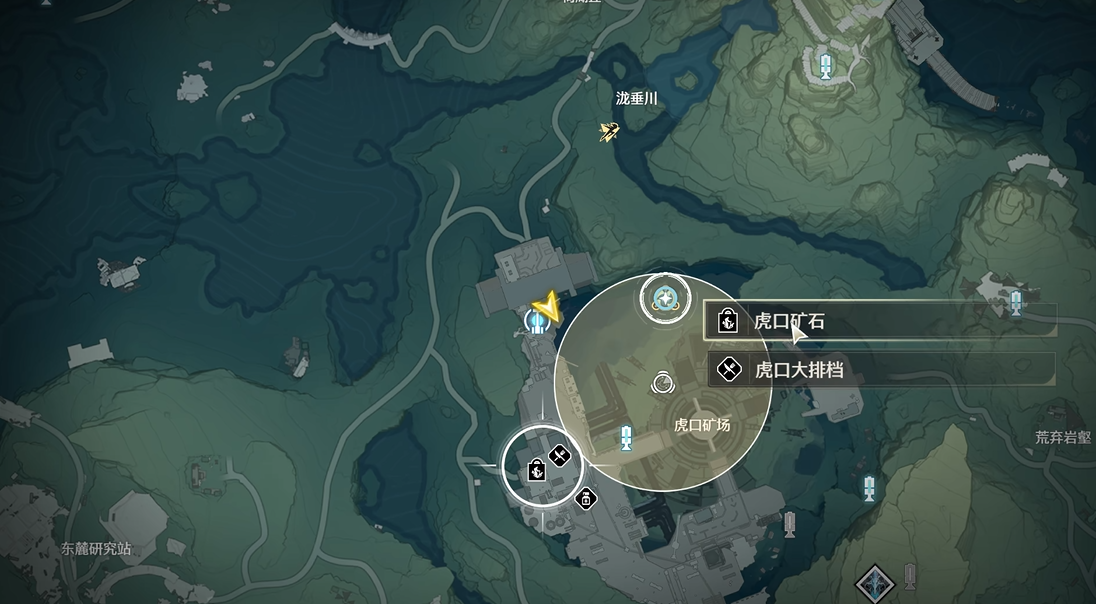This screenshot has height=604, width=1096.
Task: Select the fork-and-knife restaurant marker on the map
Action: click(x=559, y=456)
